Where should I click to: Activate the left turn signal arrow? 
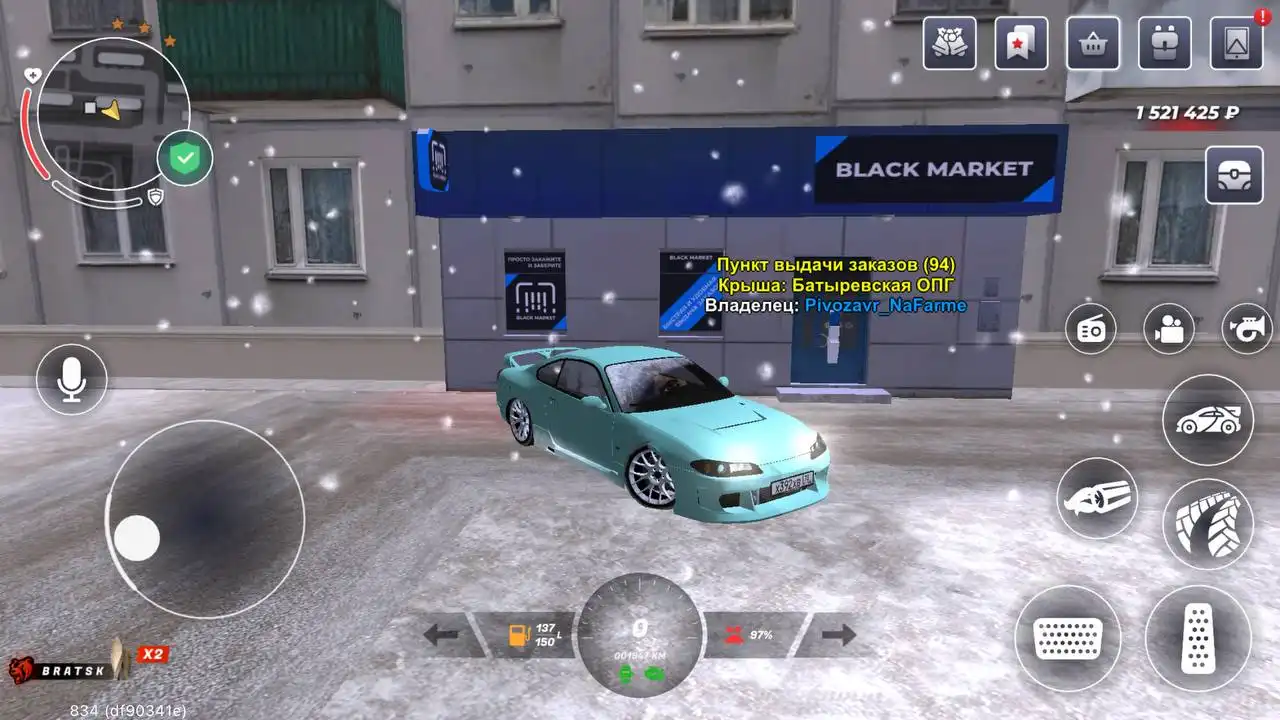441,635
